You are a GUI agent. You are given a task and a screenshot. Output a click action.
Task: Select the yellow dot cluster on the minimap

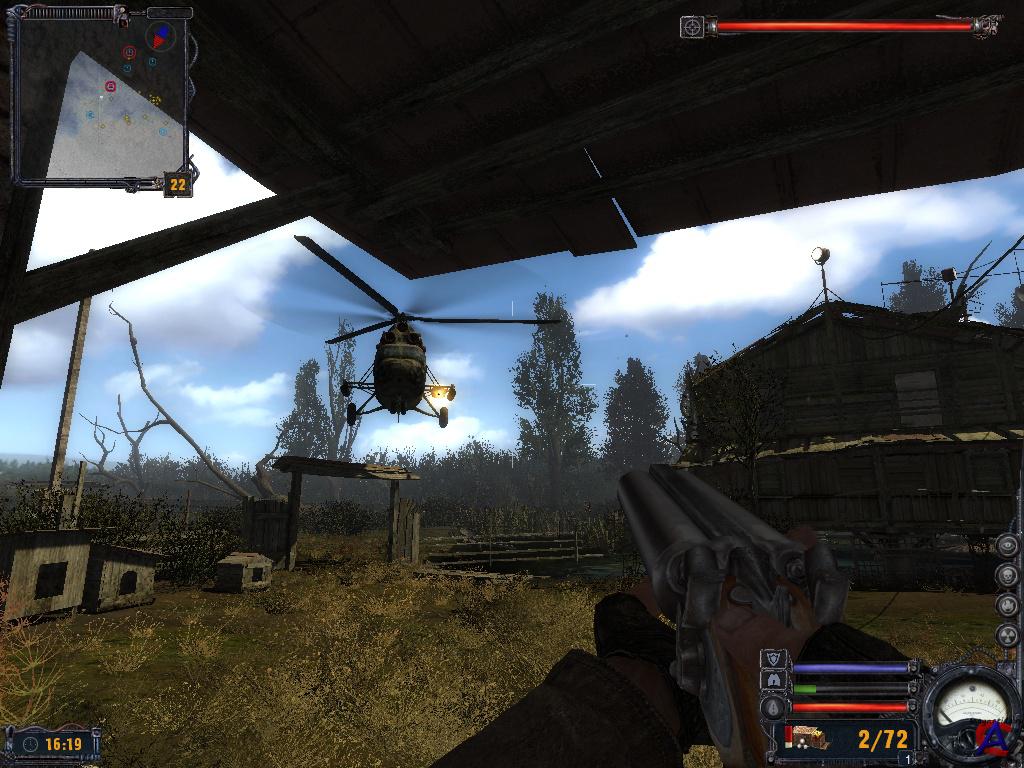click(155, 100)
